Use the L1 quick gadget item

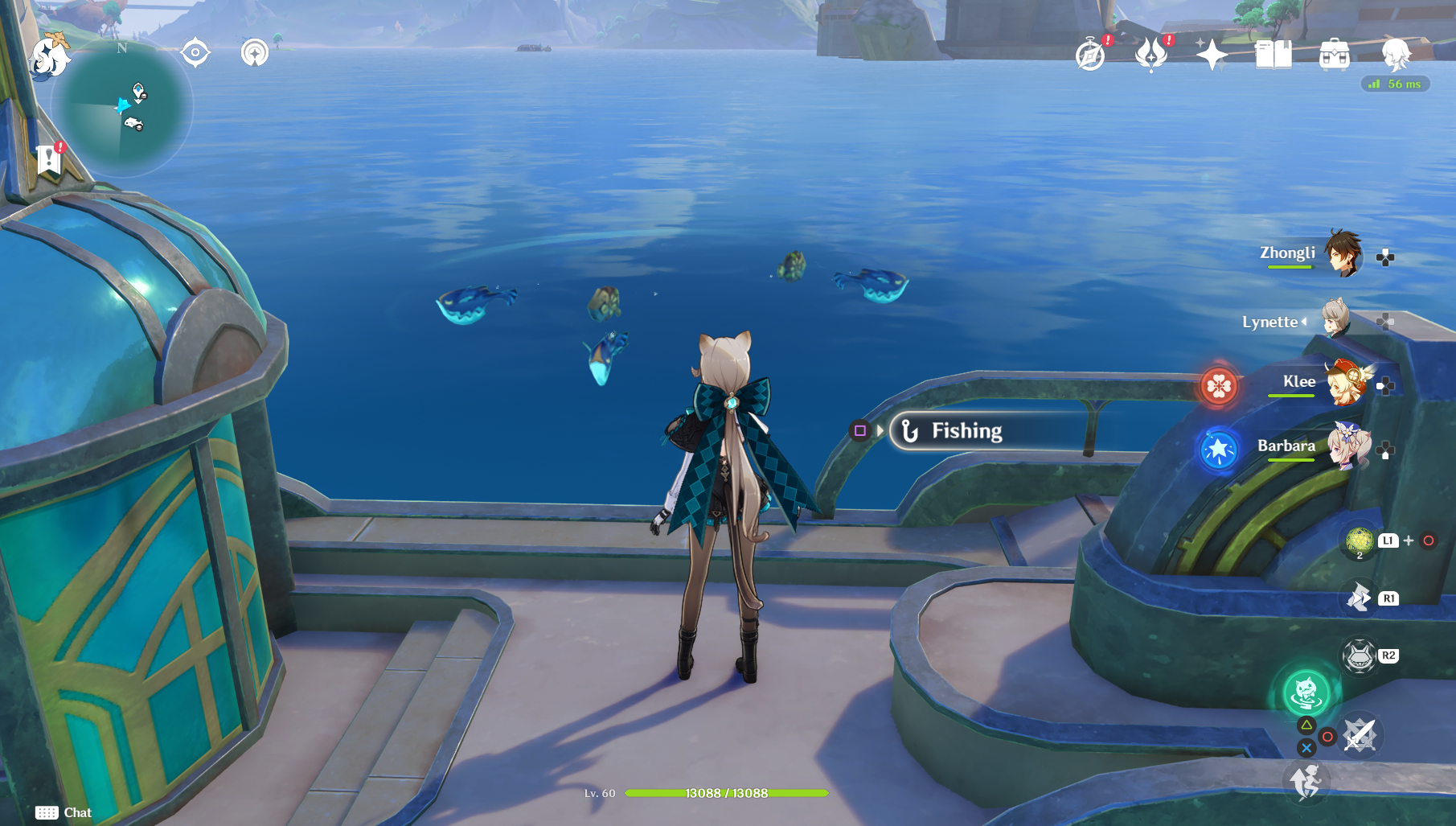[1359, 541]
